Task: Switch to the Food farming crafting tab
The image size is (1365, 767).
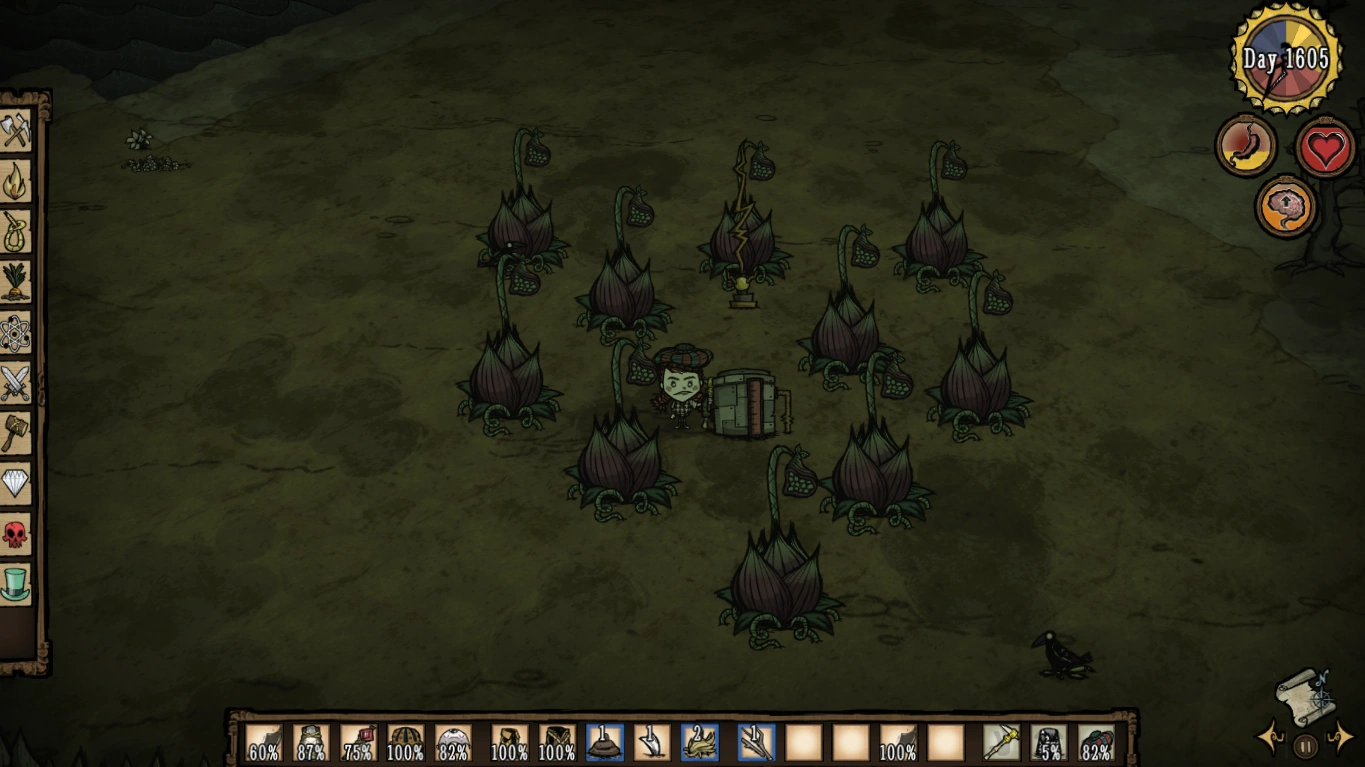Action: pyautogui.click(x=16, y=281)
